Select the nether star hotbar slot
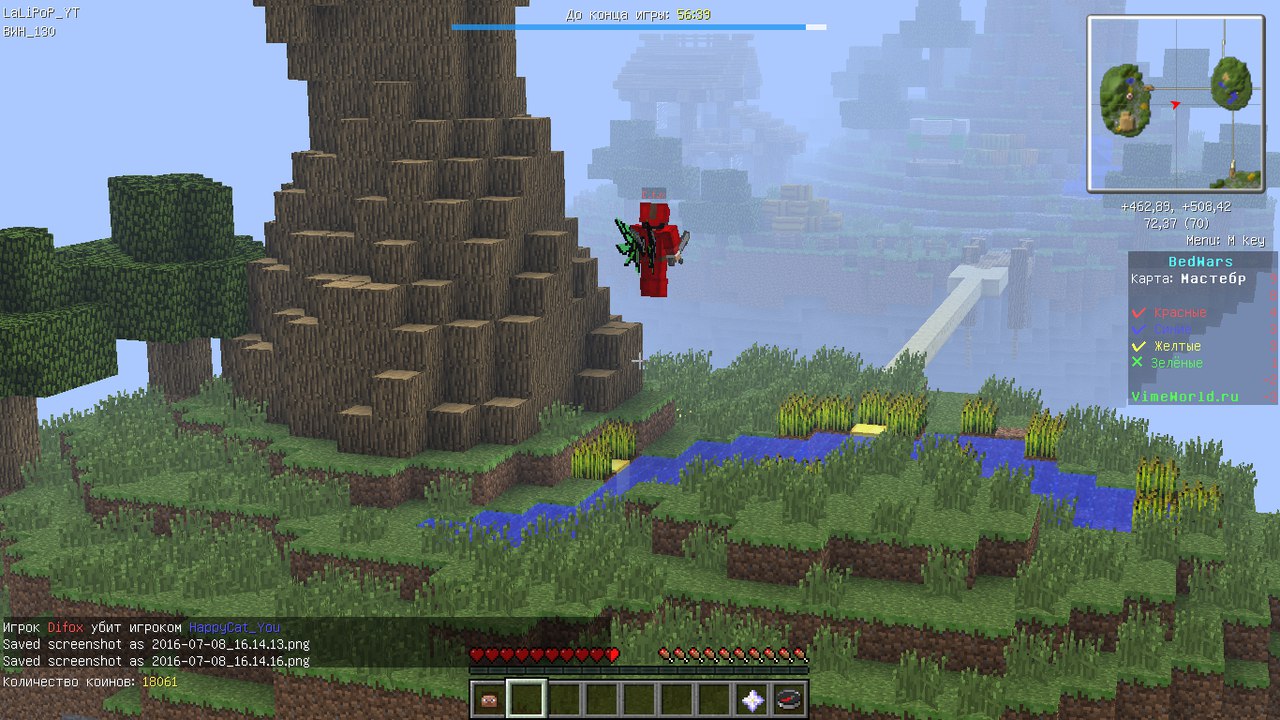The height and width of the screenshot is (720, 1280). pos(753,699)
